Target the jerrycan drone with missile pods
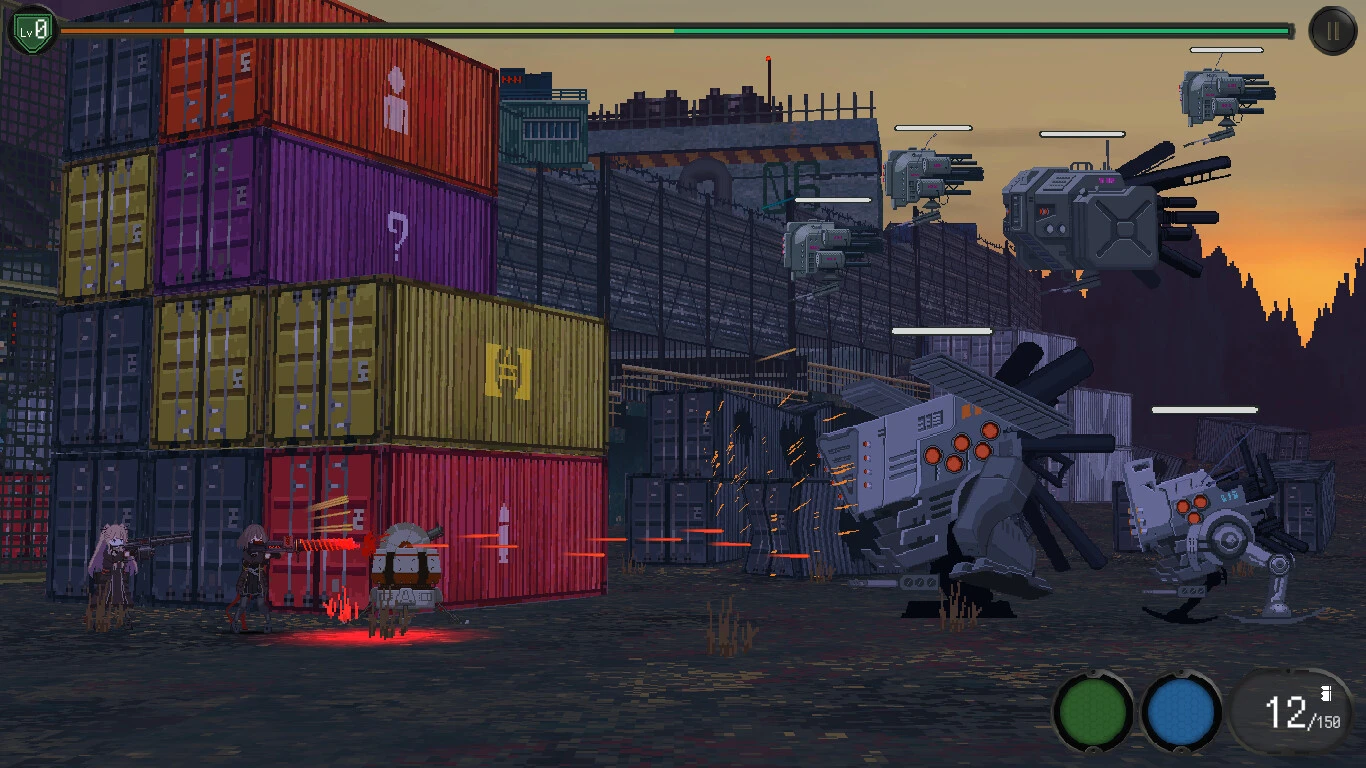 click(1090, 210)
